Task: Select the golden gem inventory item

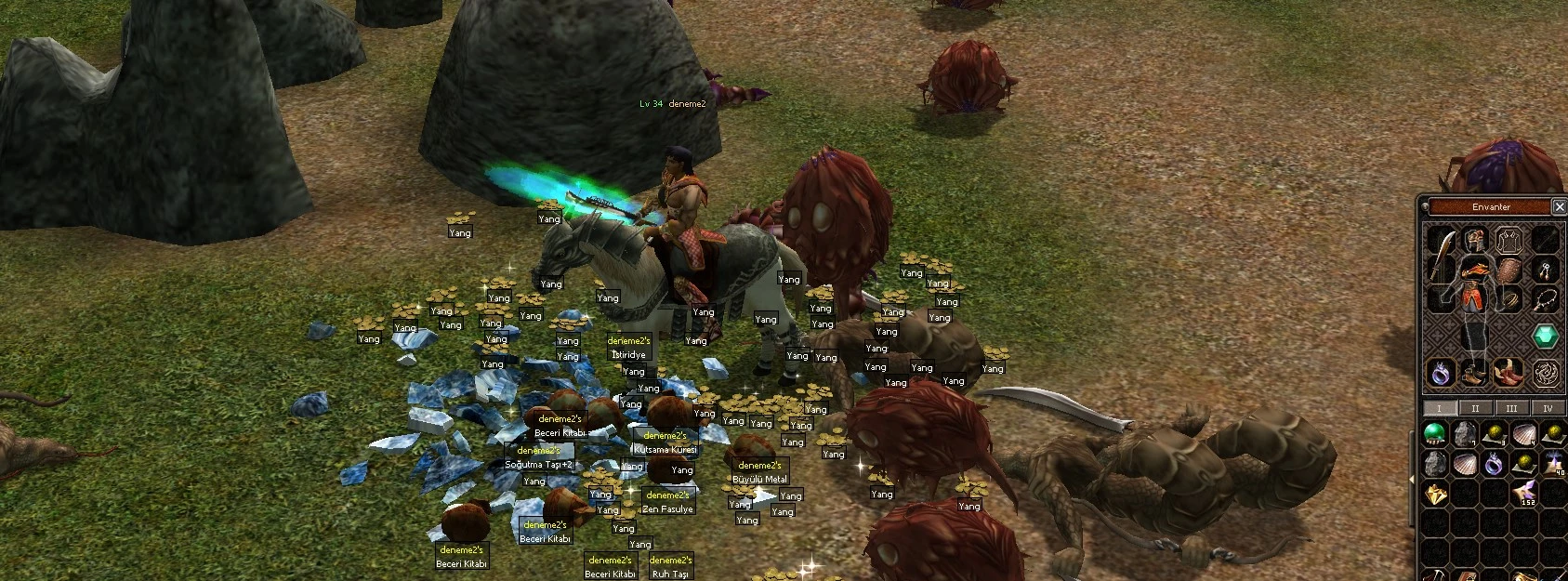Action: (1436, 495)
